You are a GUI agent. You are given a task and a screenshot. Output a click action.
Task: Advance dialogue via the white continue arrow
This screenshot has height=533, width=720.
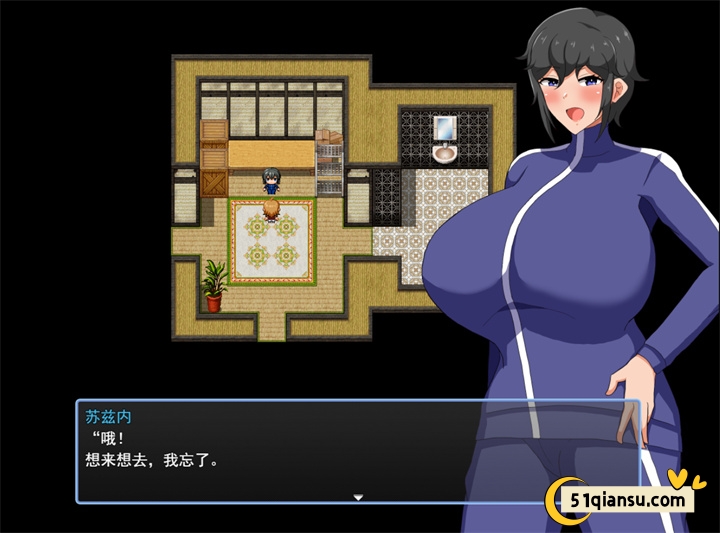click(x=358, y=496)
